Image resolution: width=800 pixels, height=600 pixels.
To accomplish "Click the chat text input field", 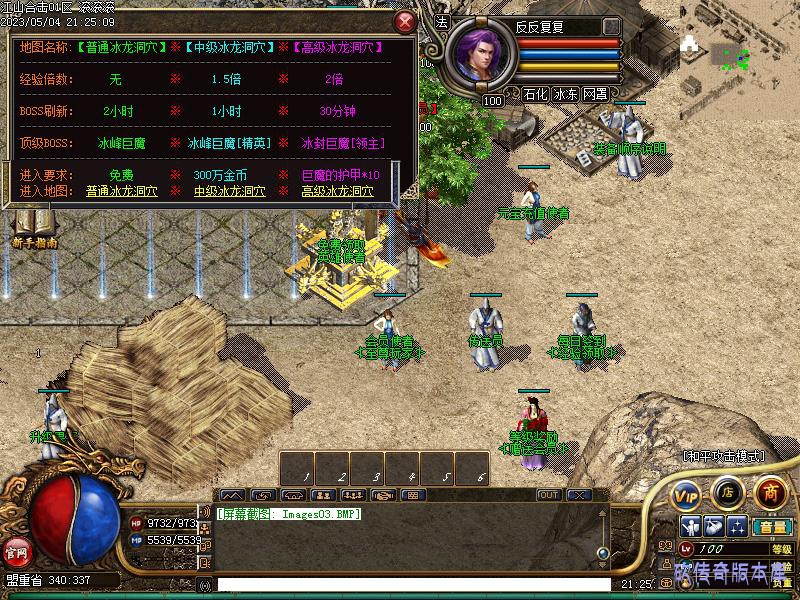I will click(410, 585).
